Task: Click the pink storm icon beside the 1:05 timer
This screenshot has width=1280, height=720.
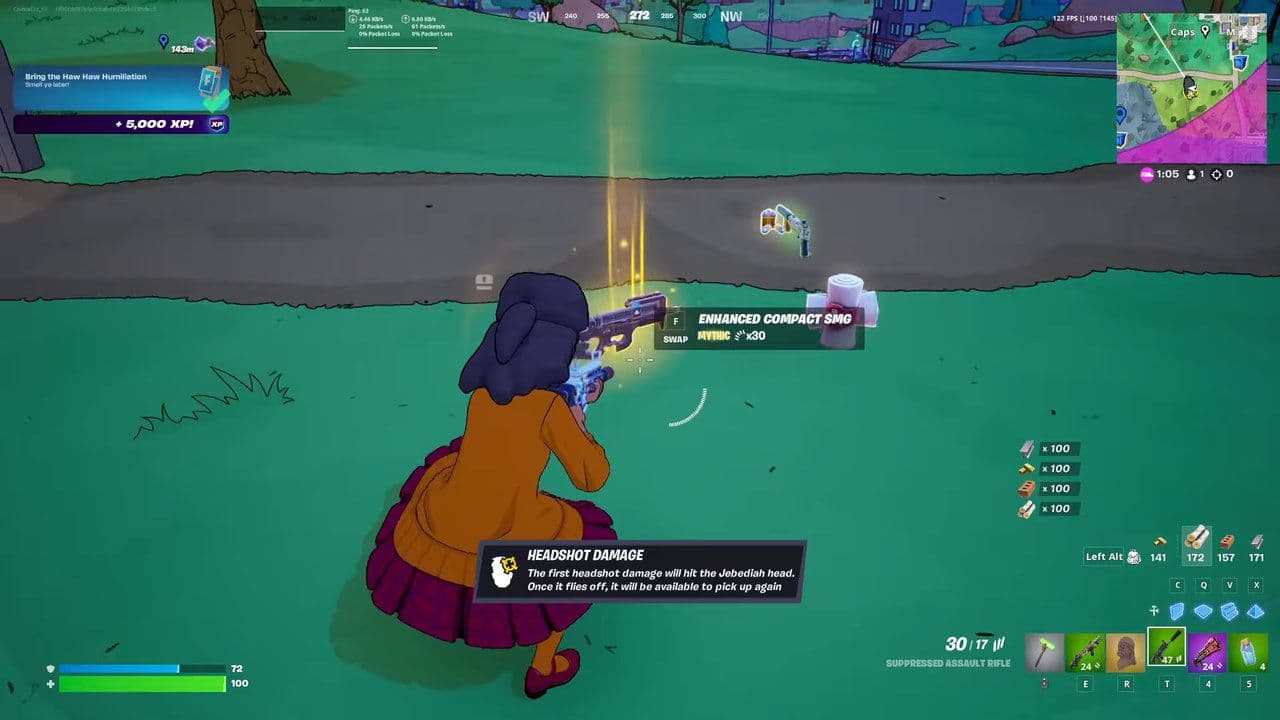Action: point(1146,174)
